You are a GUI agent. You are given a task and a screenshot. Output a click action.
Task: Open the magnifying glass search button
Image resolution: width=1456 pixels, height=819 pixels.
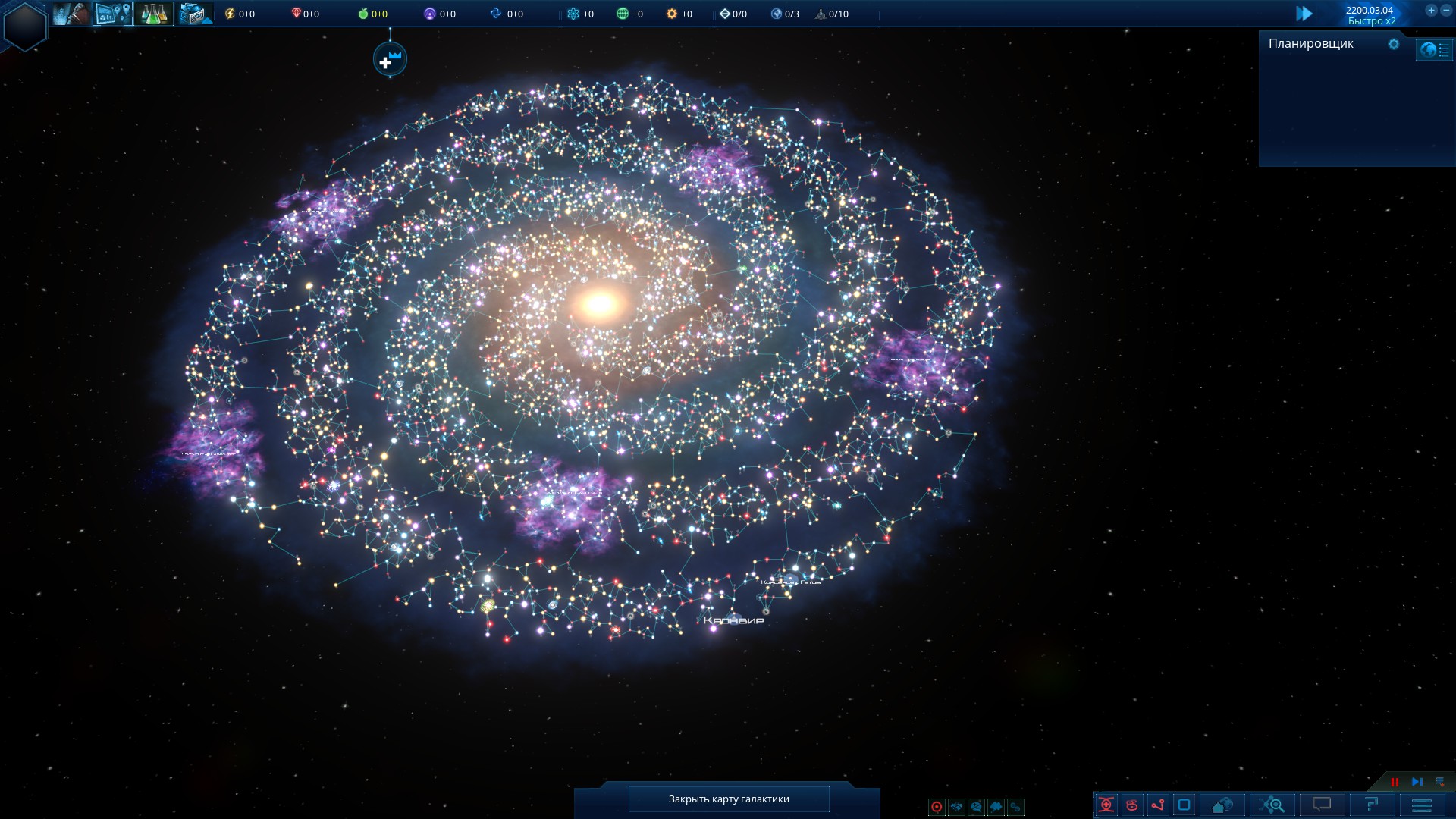[1273, 805]
